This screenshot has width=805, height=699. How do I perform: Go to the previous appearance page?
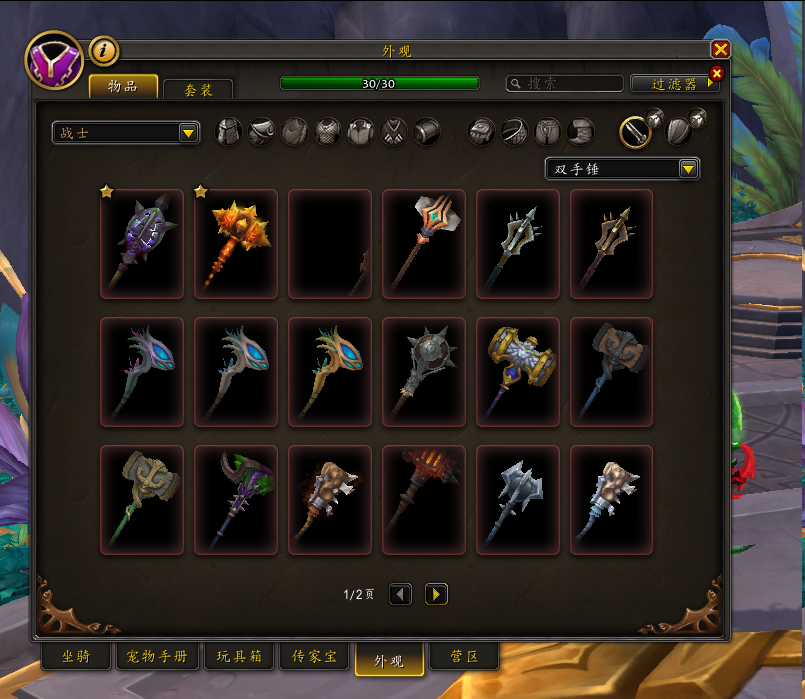coord(400,595)
